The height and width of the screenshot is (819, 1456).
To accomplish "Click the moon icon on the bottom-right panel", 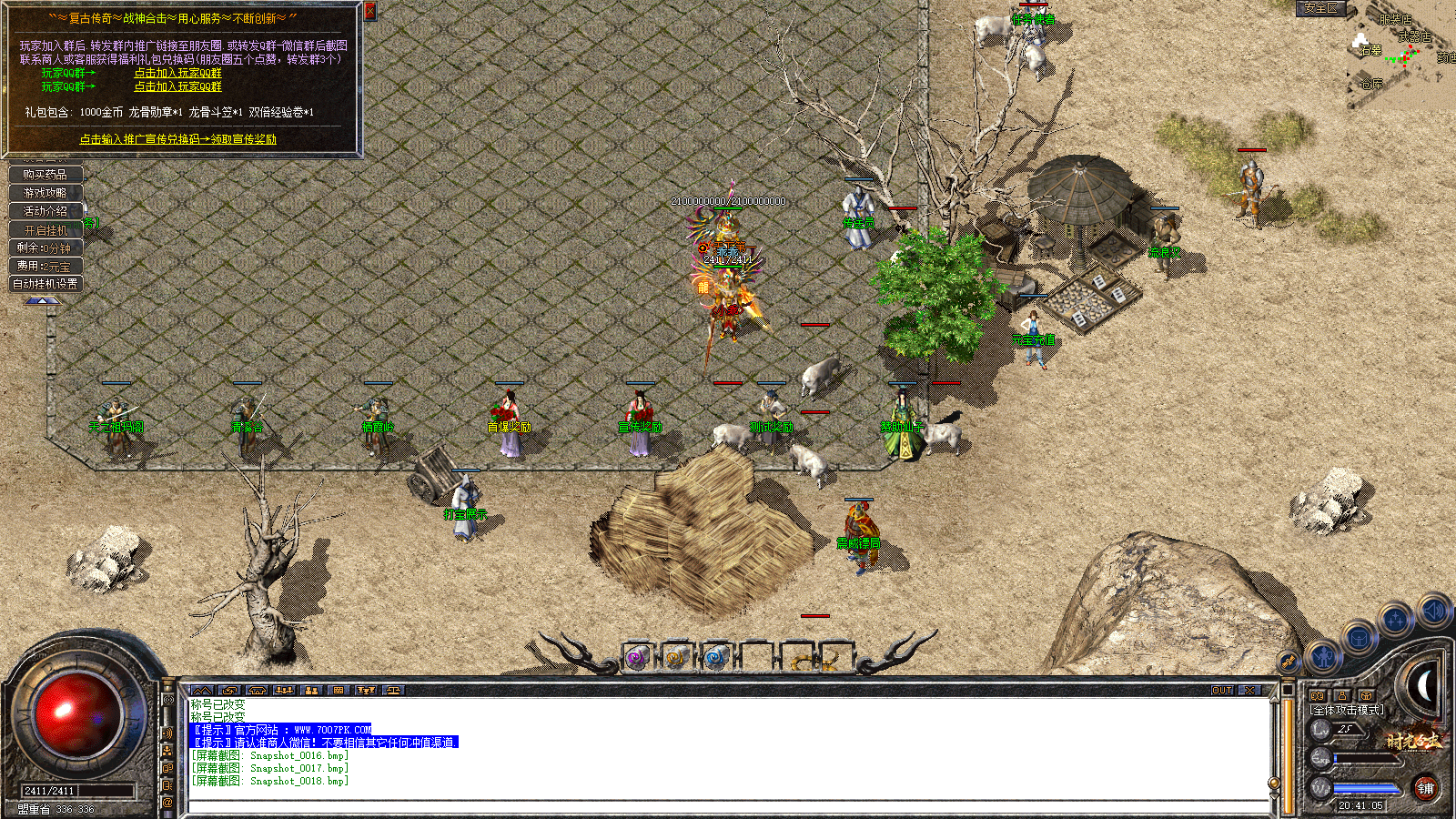I will point(1422,683).
